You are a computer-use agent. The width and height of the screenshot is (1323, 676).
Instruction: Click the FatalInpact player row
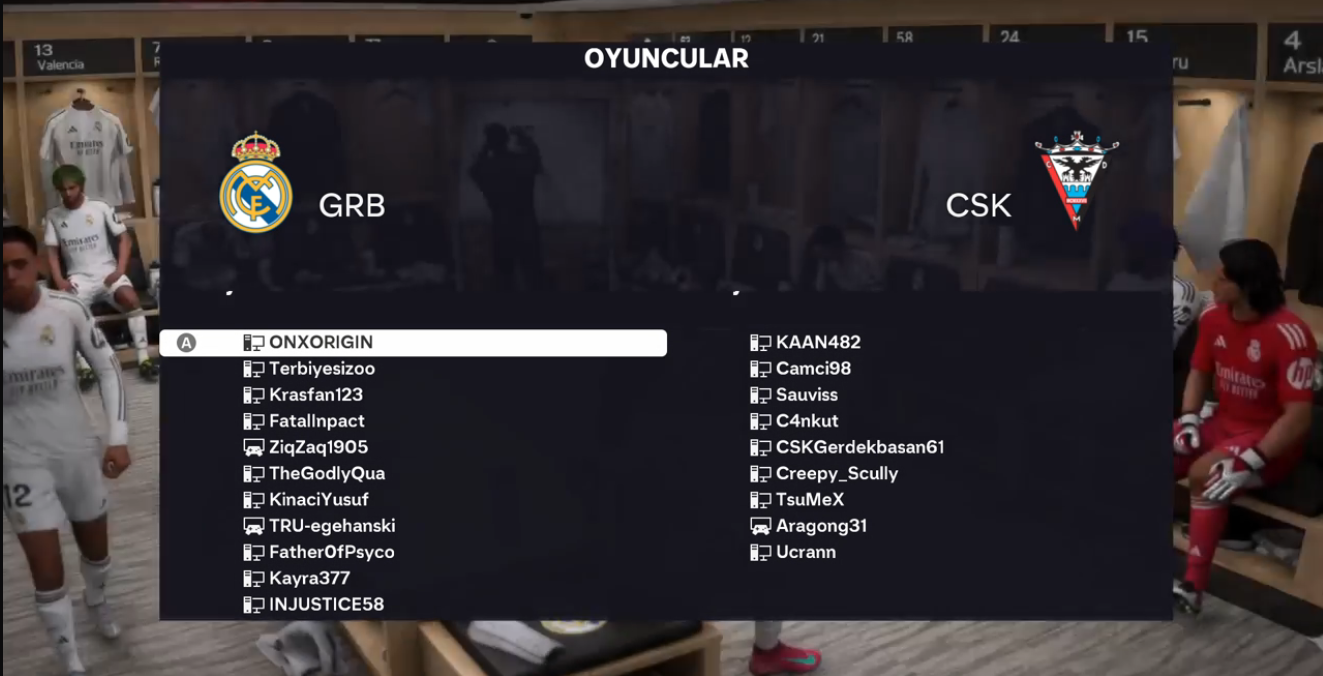point(316,421)
